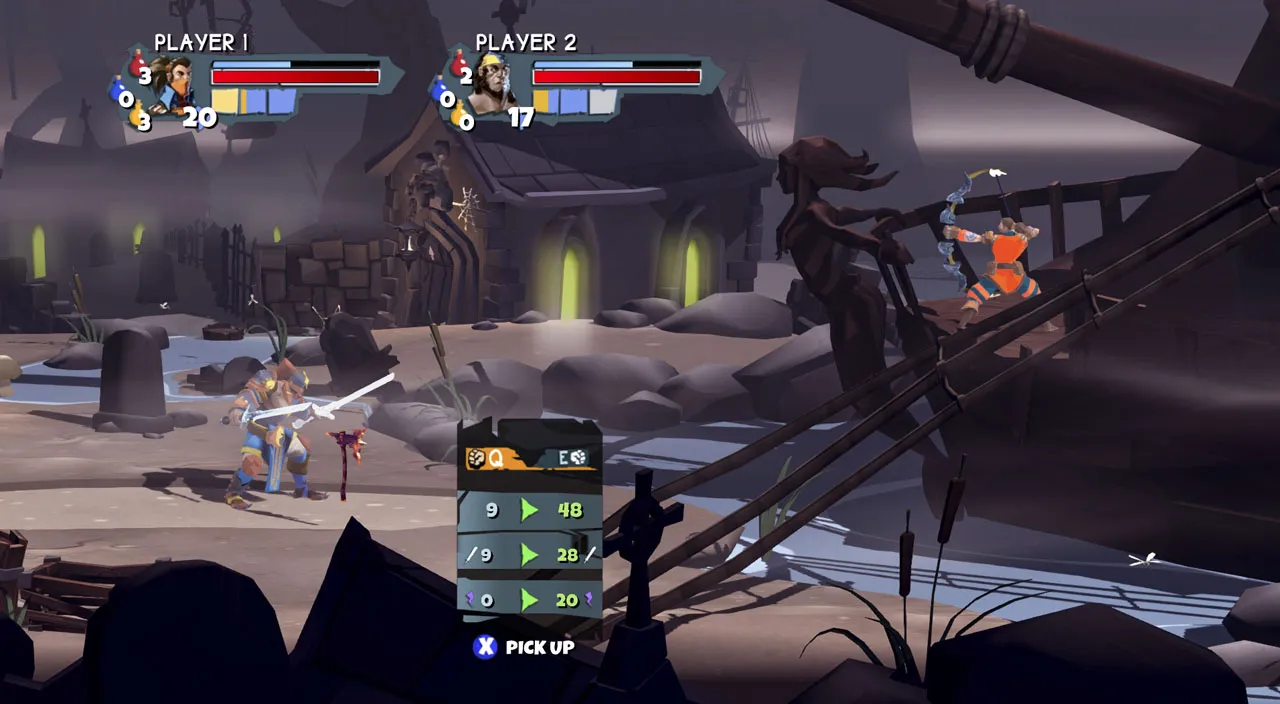This screenshot has width=1280, height=704.
Task: Select Player 1's character portrait
Action: (173, 85)
